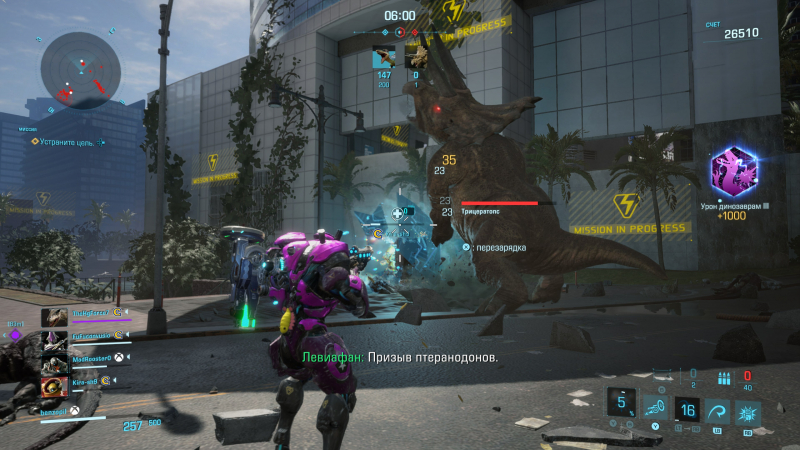Select the purple diamond marker beside the squad list
This screenshot has height=450, width=800.
pos(16,337)
